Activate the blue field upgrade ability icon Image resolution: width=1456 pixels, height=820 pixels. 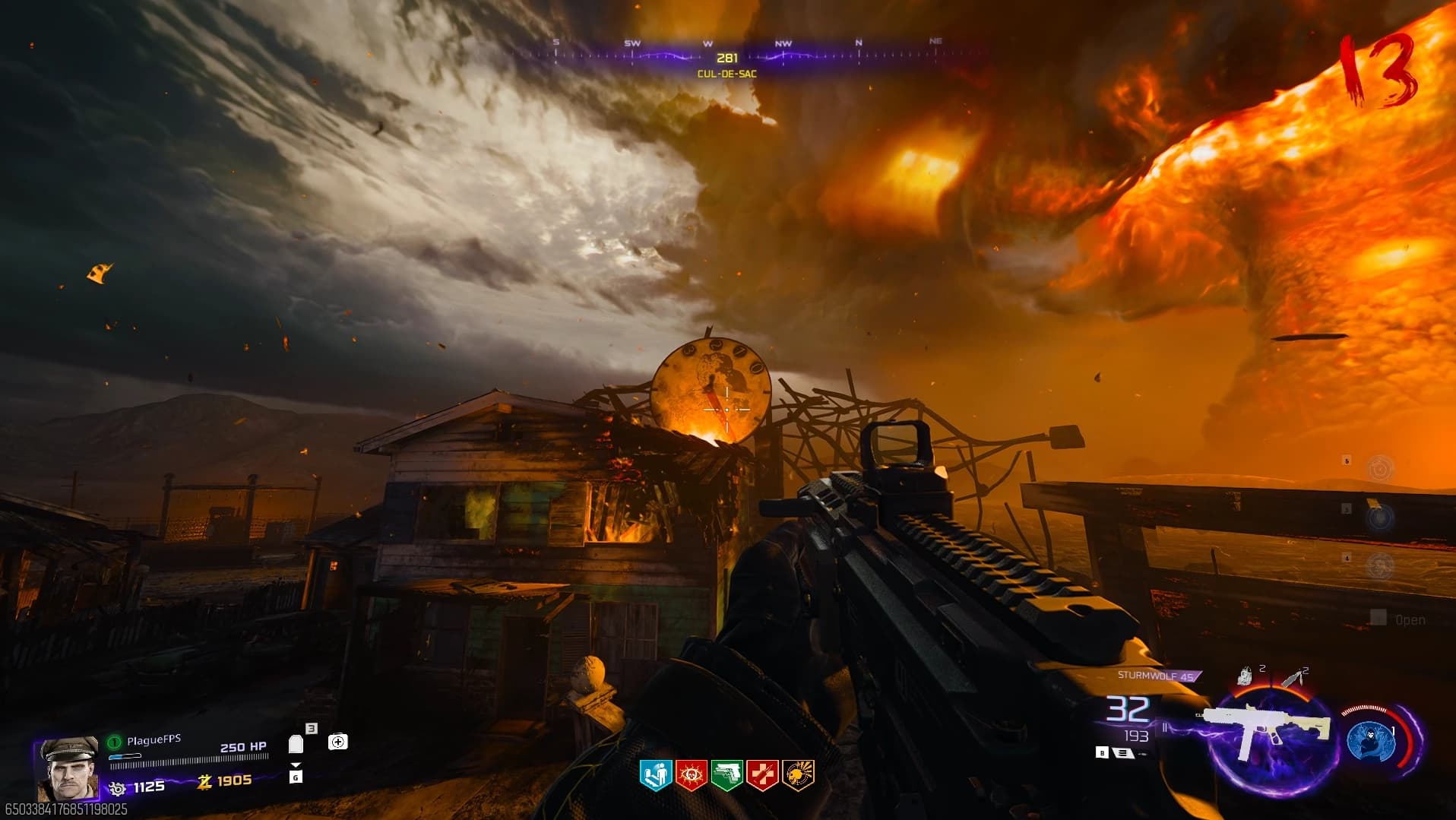(x=1370, y=741)
